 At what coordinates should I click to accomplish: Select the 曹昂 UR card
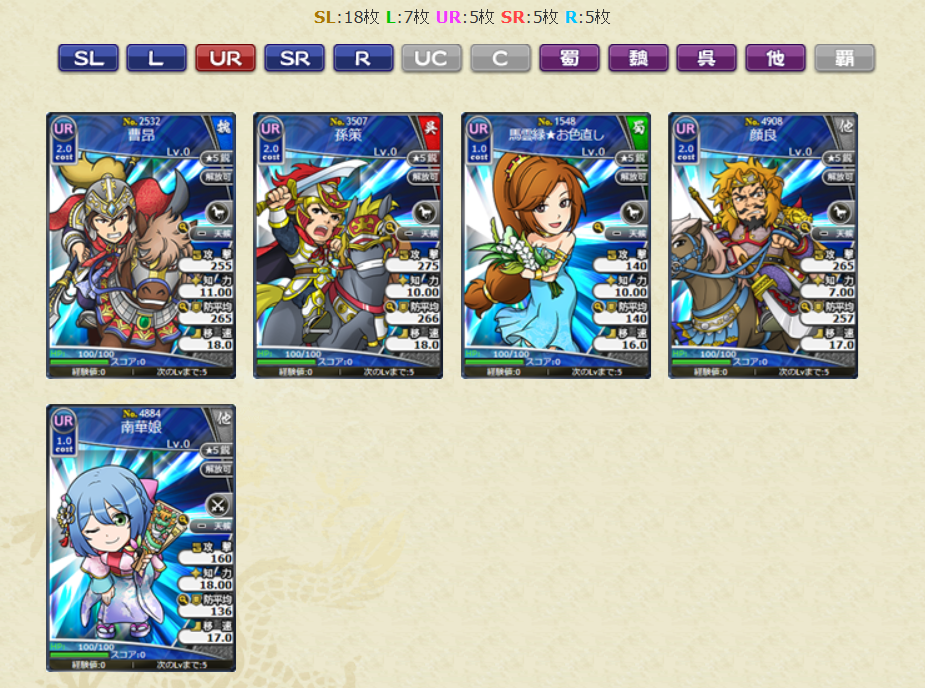141,245
